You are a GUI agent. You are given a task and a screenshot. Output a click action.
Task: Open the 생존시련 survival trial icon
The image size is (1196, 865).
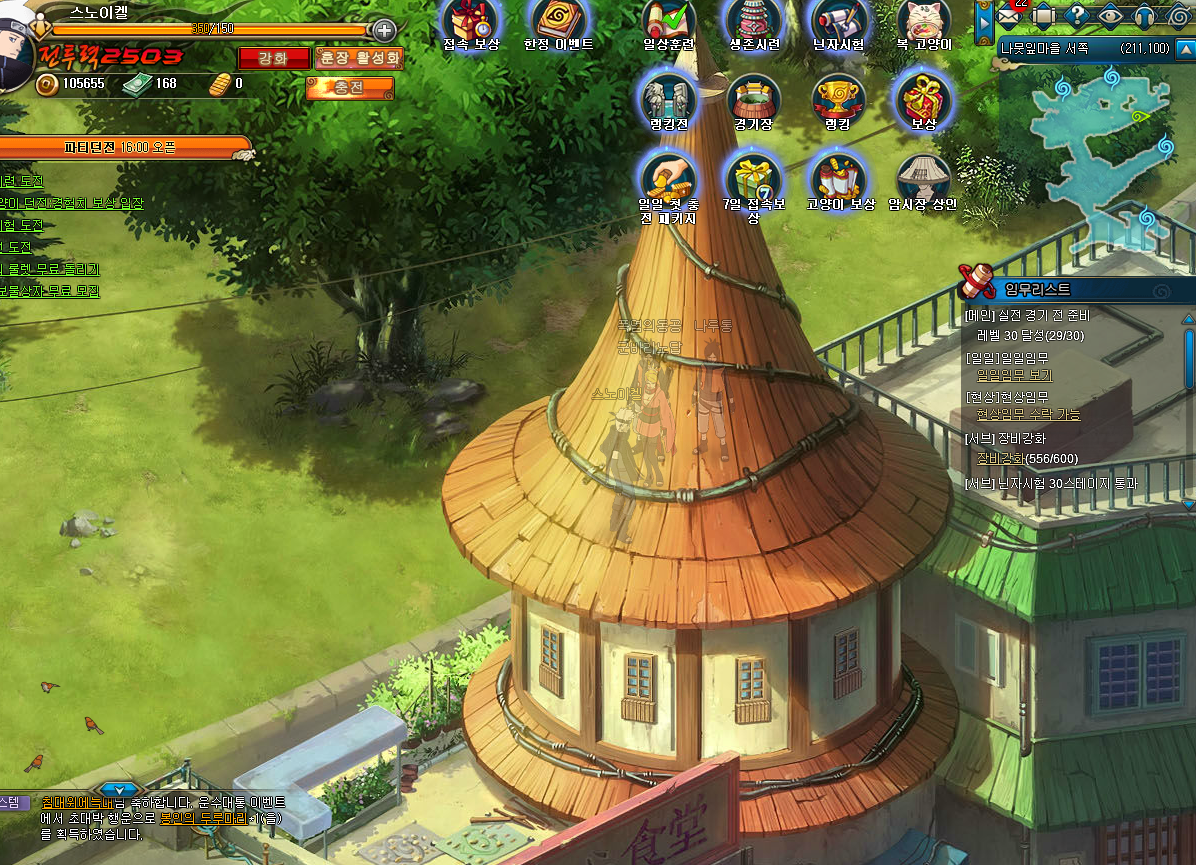[x=754, y=20]
